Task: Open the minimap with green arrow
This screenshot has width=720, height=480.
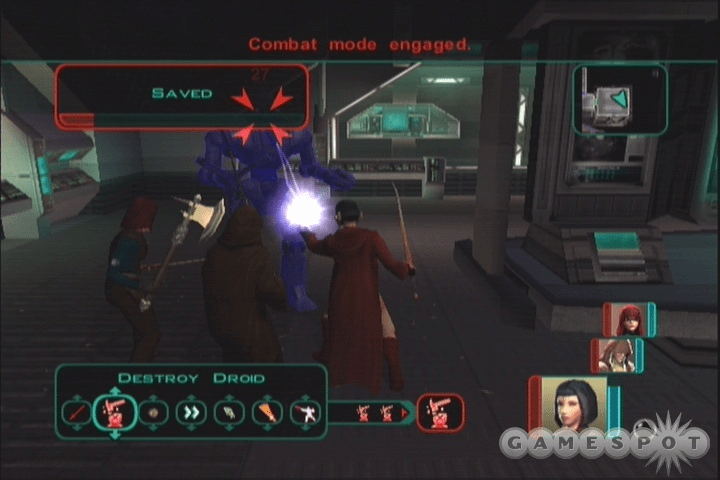Action: [x=619, y=100]
